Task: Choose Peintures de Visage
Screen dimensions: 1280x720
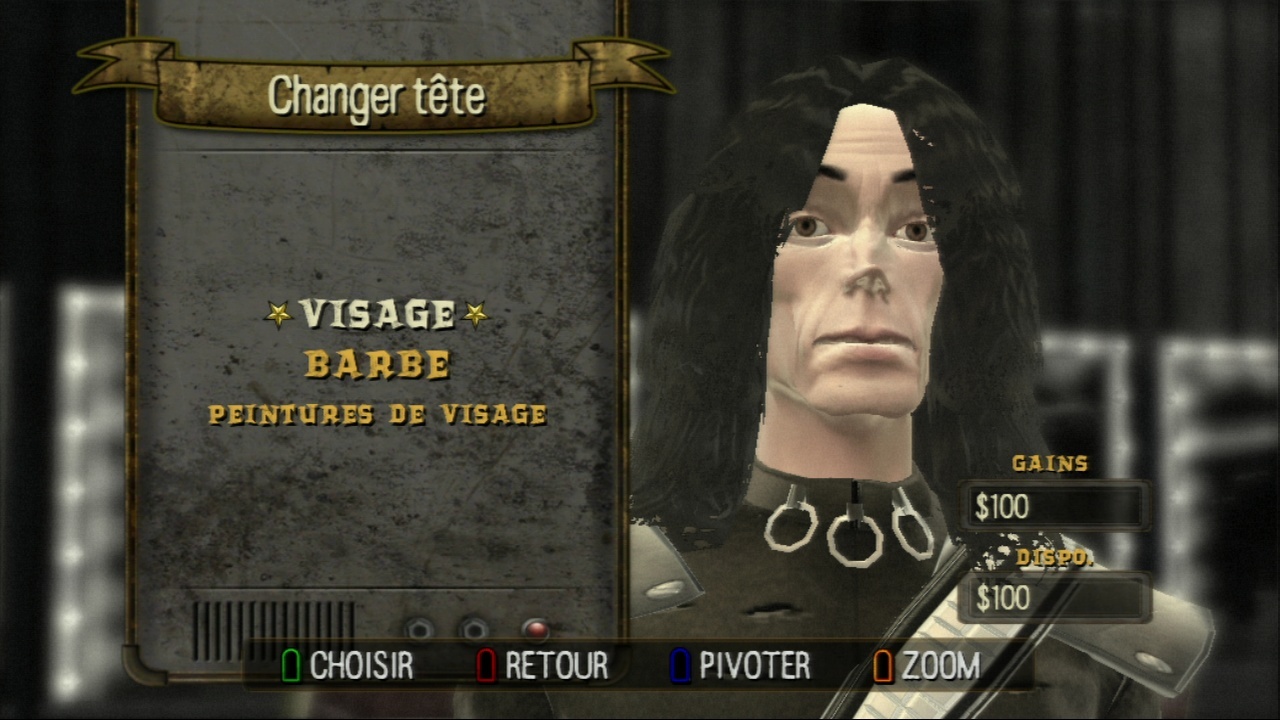Action: (377, 414)
